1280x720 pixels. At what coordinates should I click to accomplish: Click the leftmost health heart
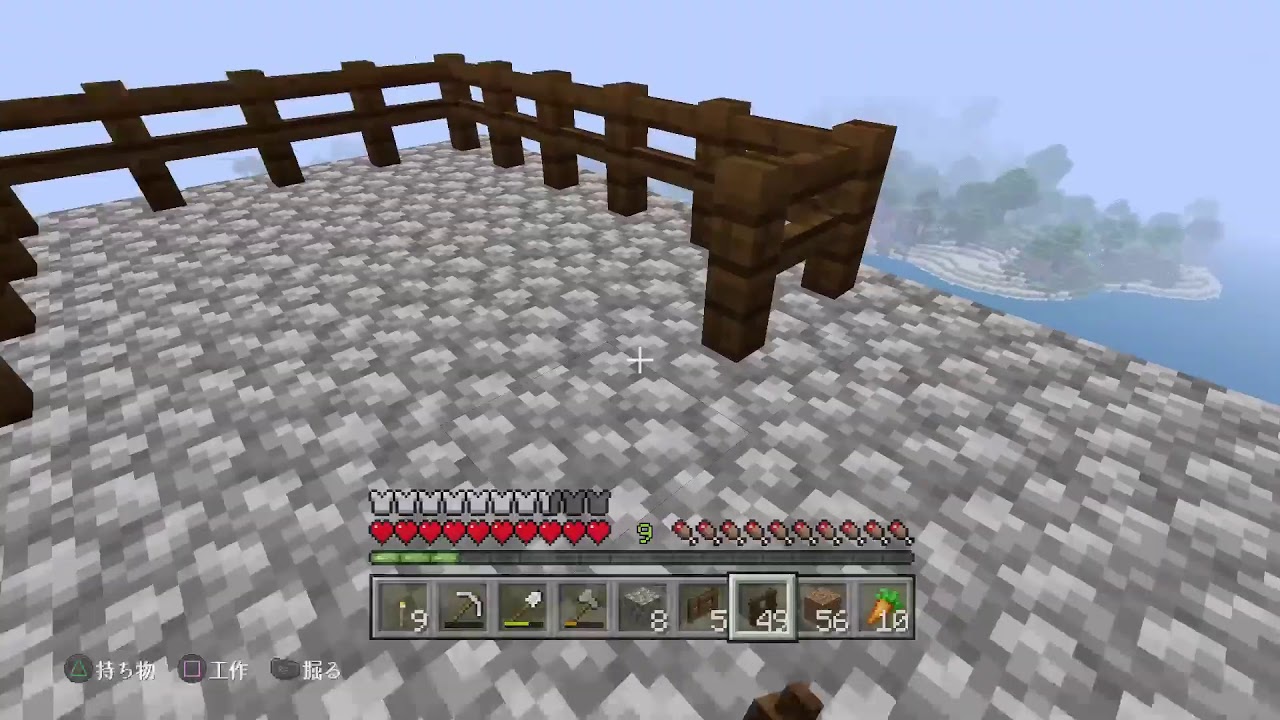(x=380, y=532)
